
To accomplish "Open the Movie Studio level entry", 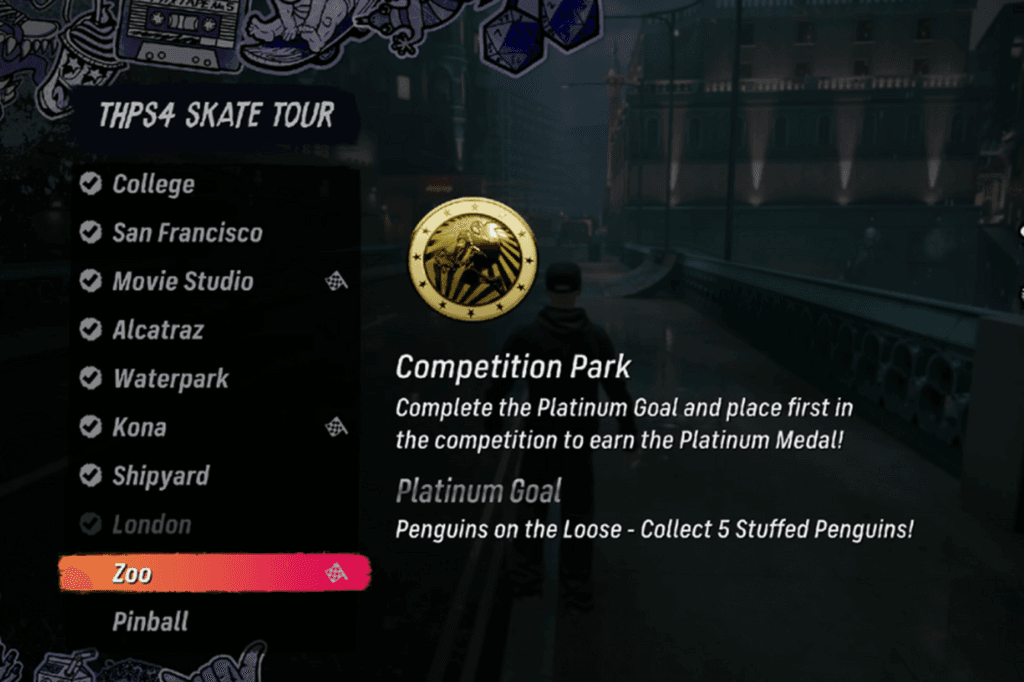I will 182,282.
